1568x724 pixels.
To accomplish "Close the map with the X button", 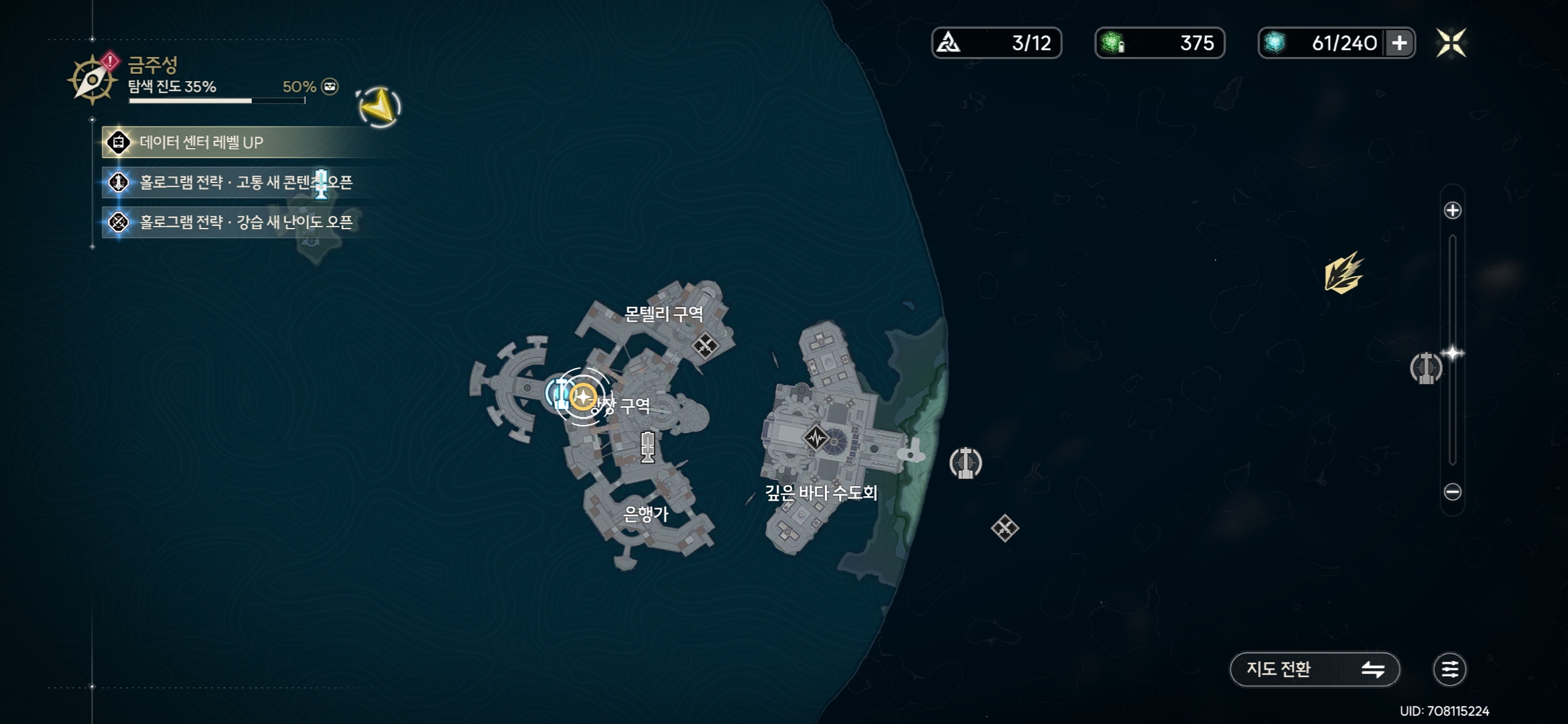I will [x=1451, y=43].
